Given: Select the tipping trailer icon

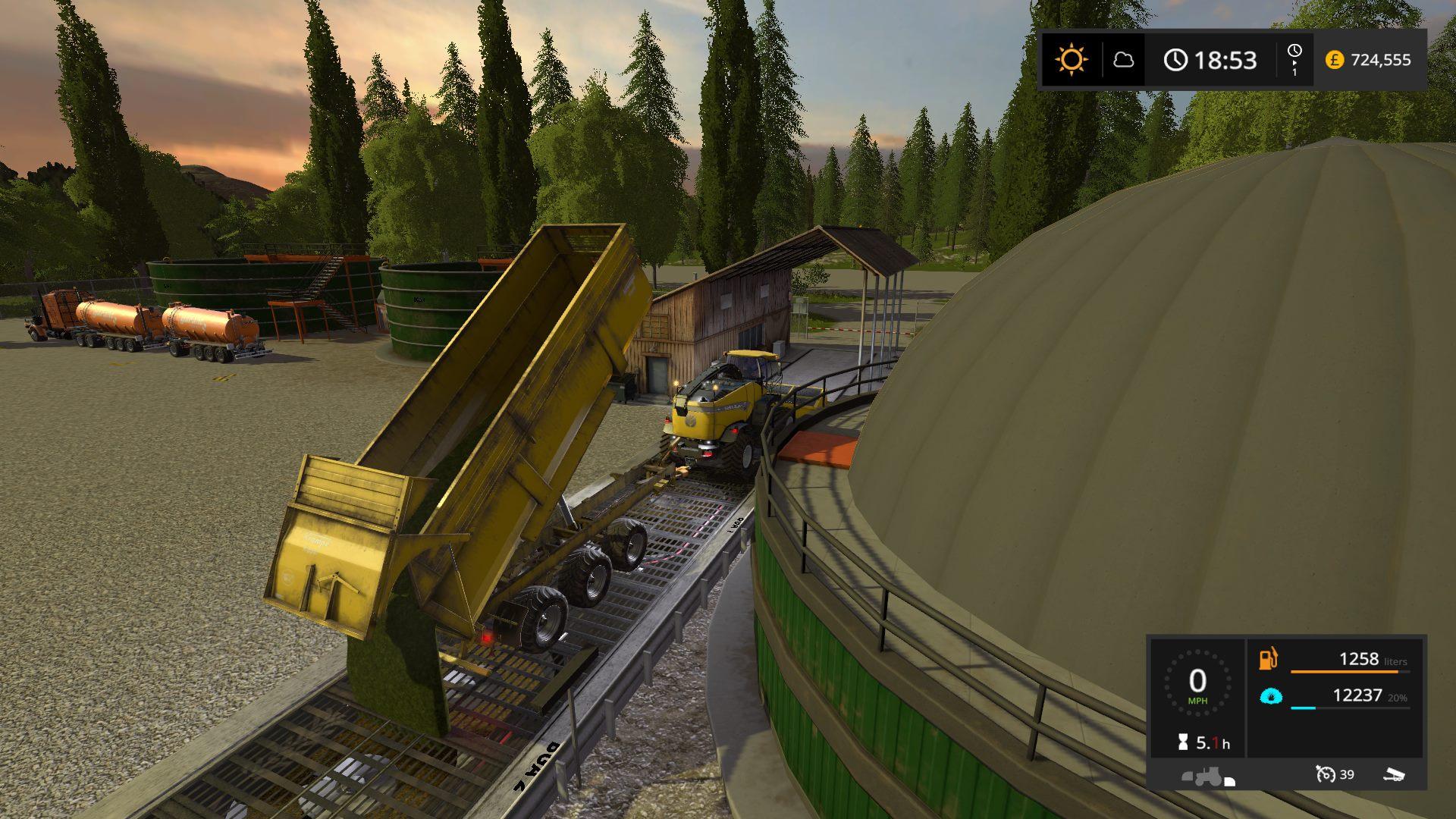Looking at the screenshot, I should [1394, 774].
